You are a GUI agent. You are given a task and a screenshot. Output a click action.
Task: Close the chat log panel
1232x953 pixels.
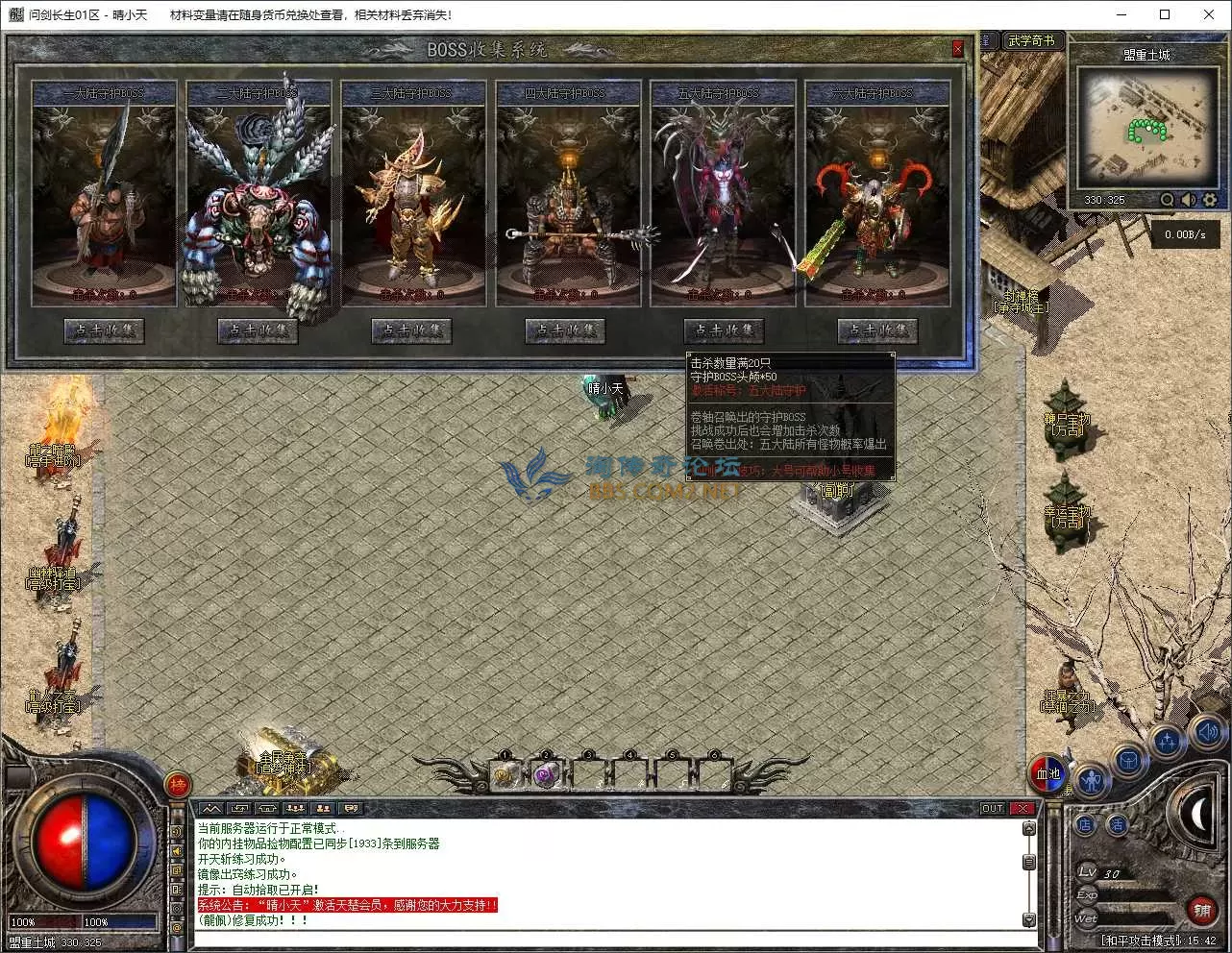tap(1023, 809)
